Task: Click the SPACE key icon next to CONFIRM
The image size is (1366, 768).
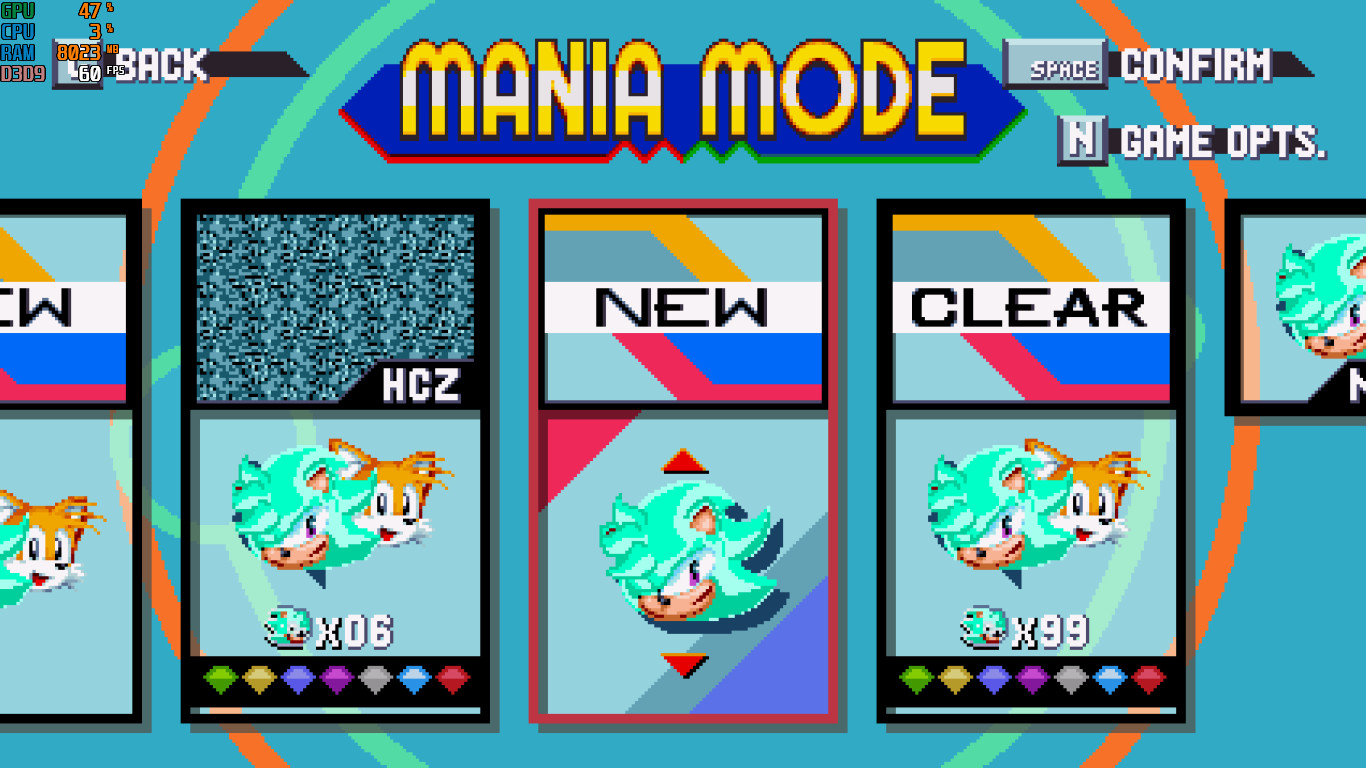Action: (x=1056, y=63)
